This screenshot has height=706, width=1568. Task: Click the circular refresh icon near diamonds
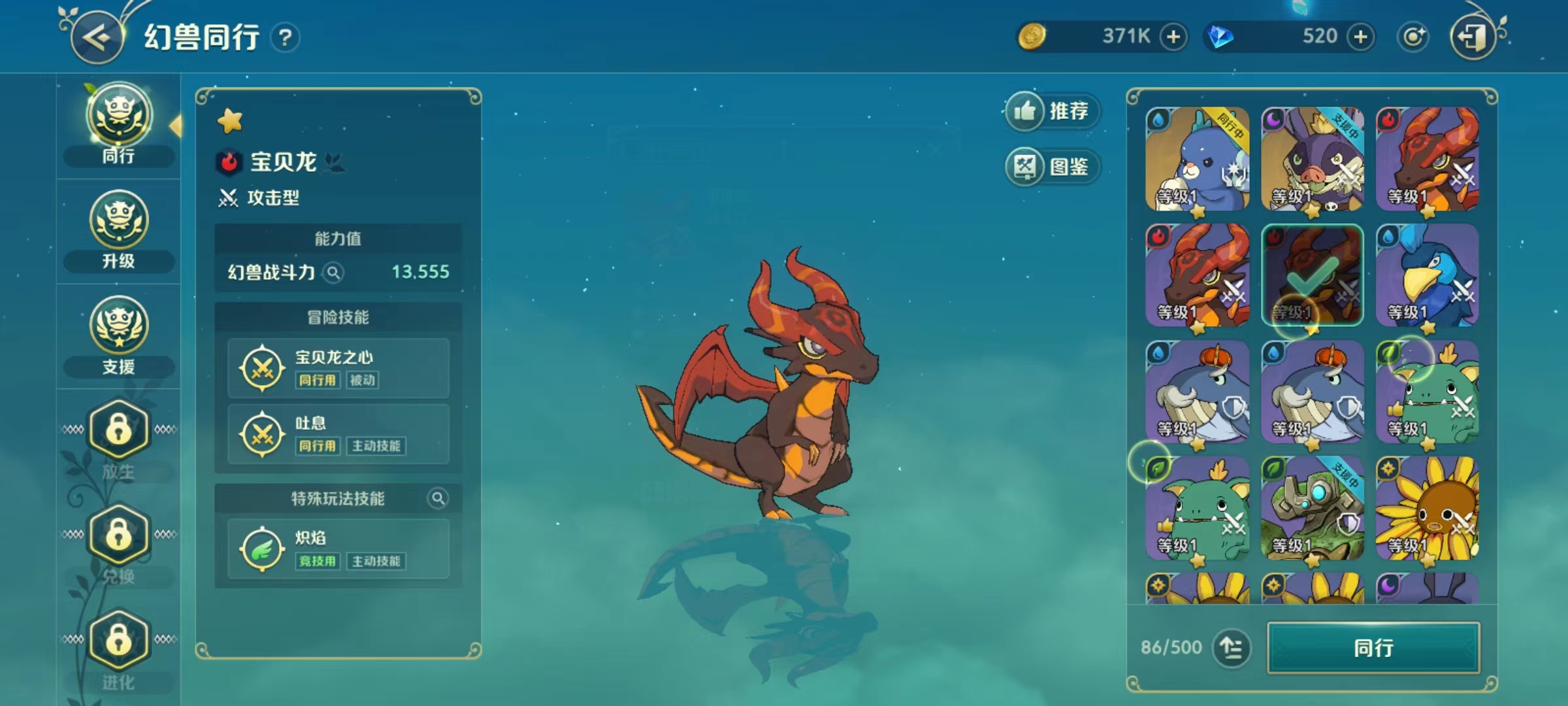(1413, 37)
